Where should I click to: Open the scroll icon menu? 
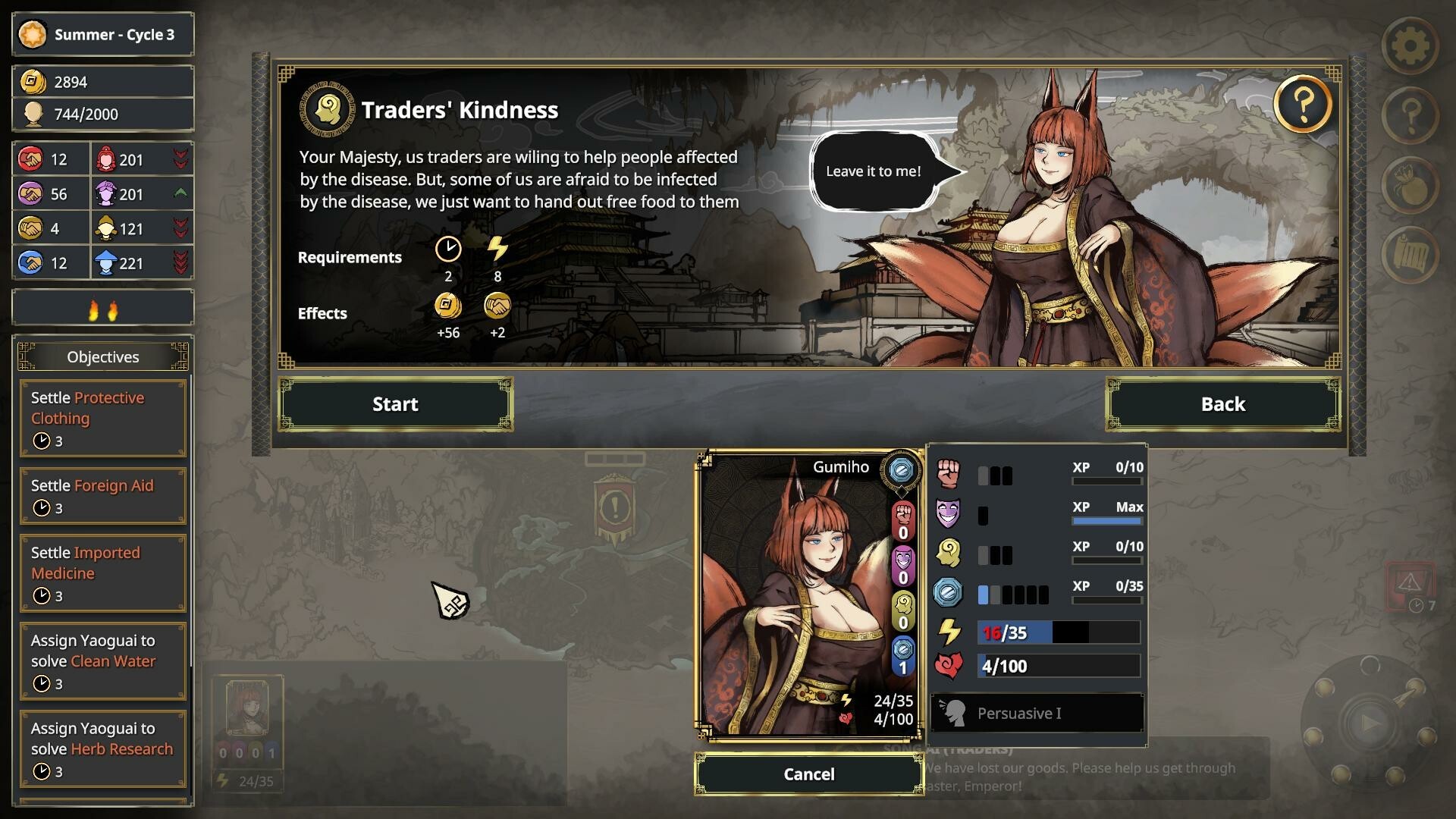pos(1410,255)
